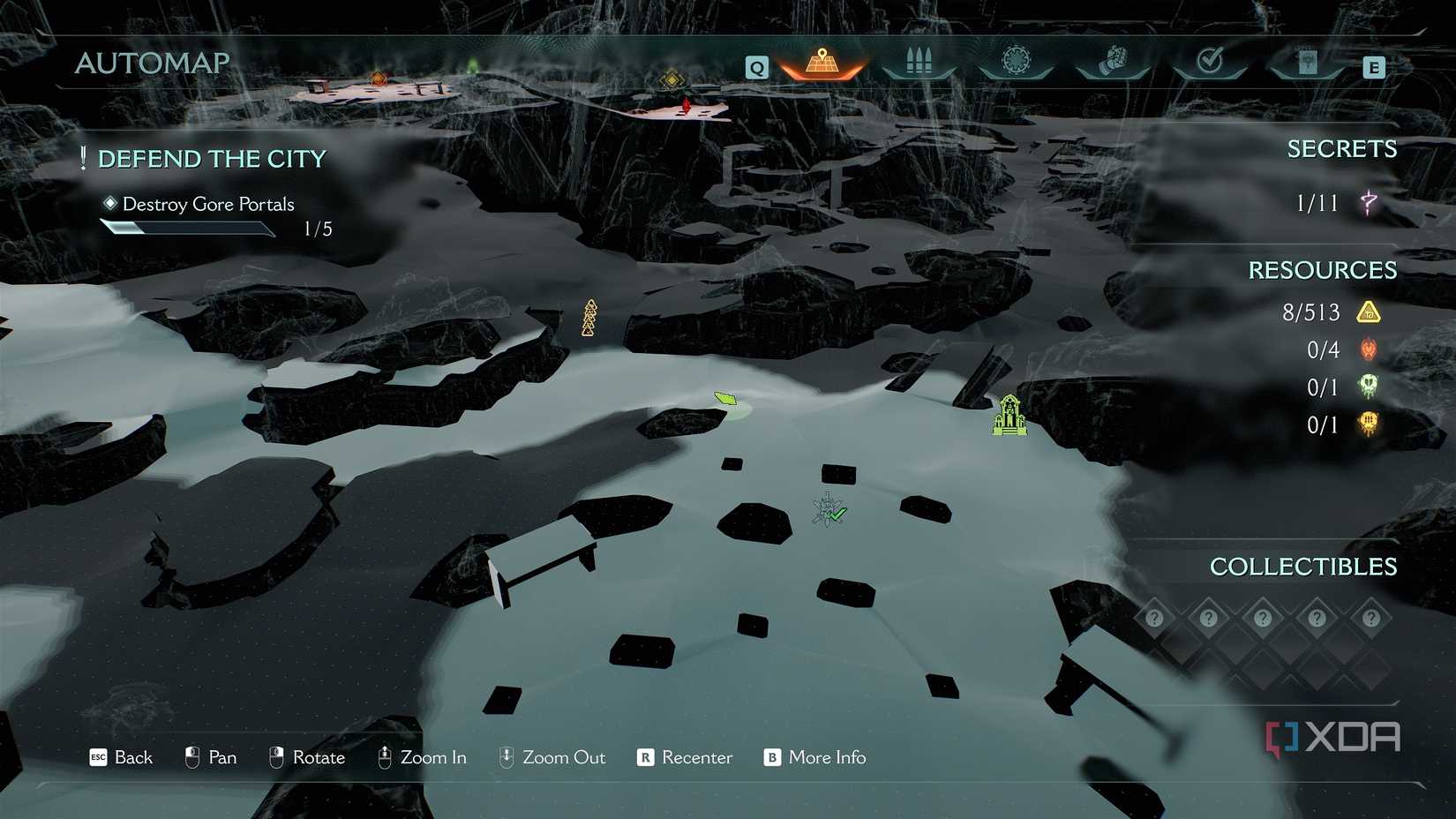
Task: Select the green altar marker on the map
Action: coord(1009,415)
